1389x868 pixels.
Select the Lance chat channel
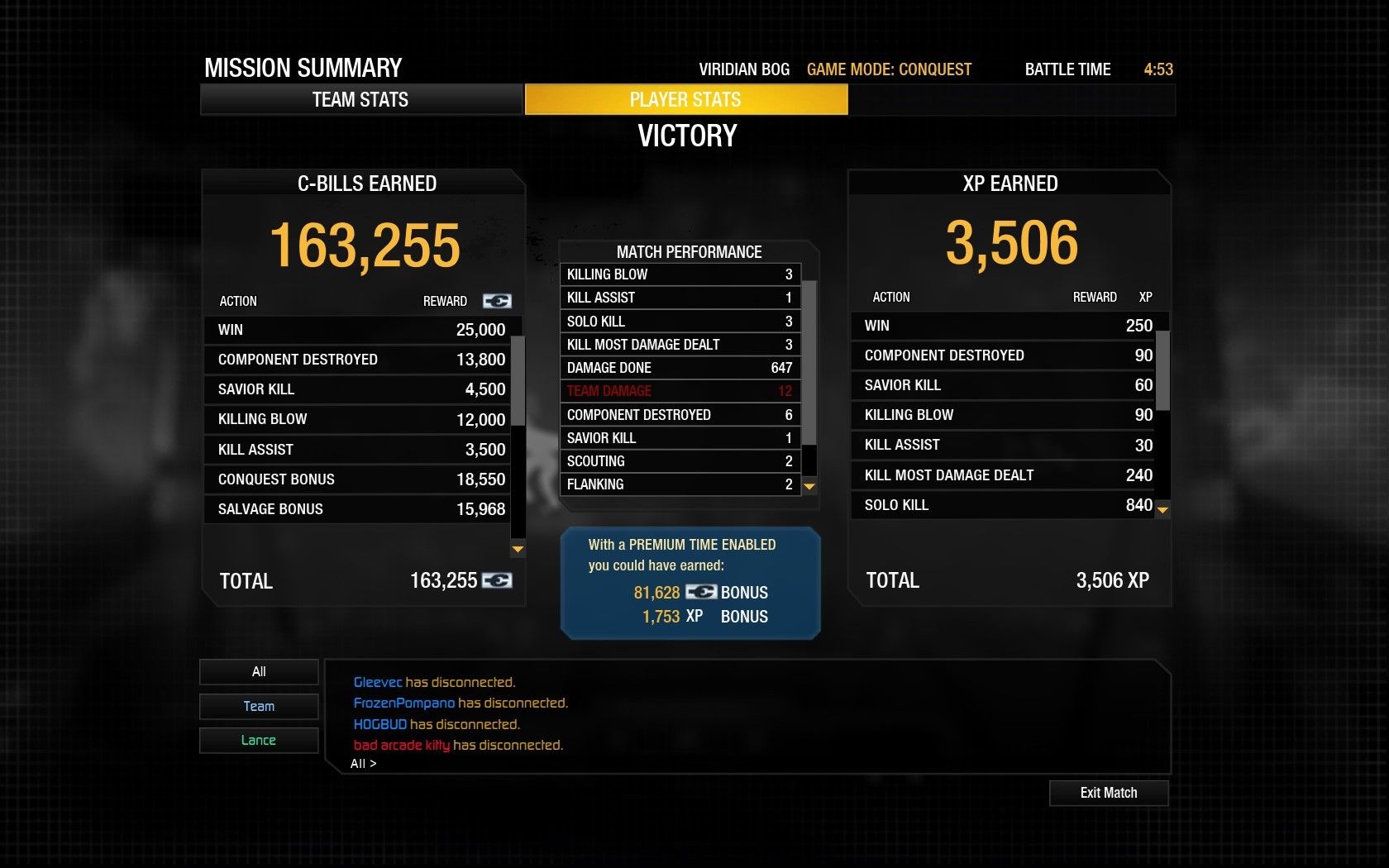259,740
